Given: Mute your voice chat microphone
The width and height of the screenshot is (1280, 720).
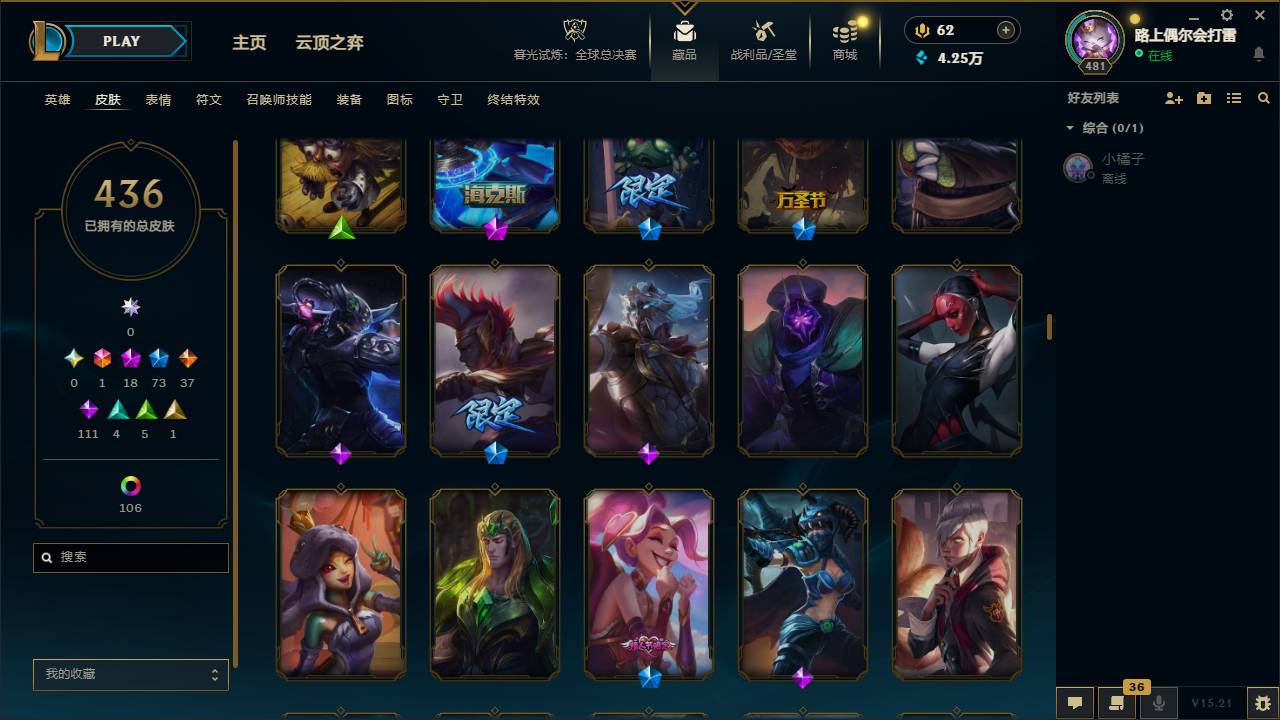Looking at the screenshot, I should tap(1160, 703).
